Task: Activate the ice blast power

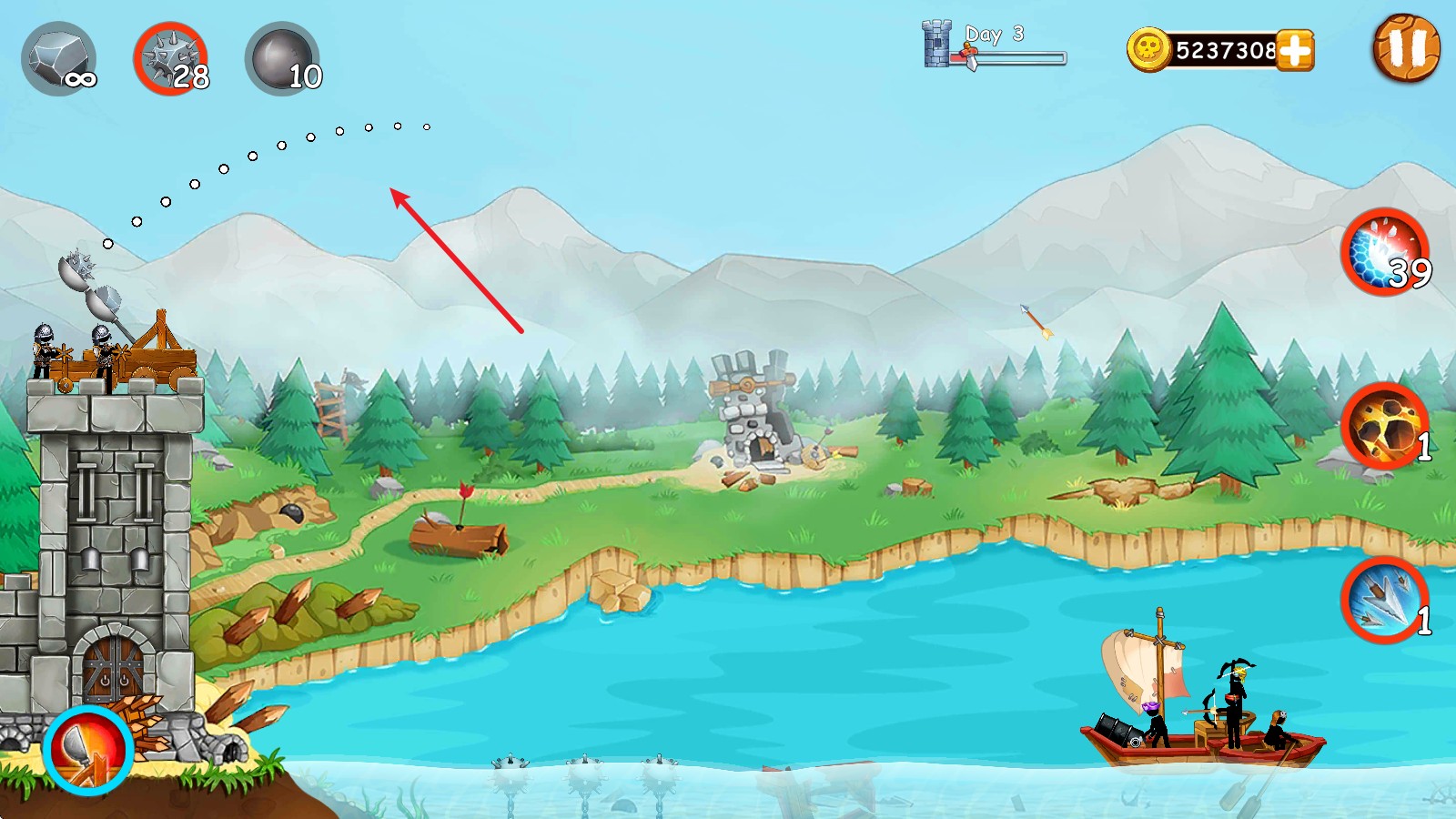Action: click(x=1385, y=252)
